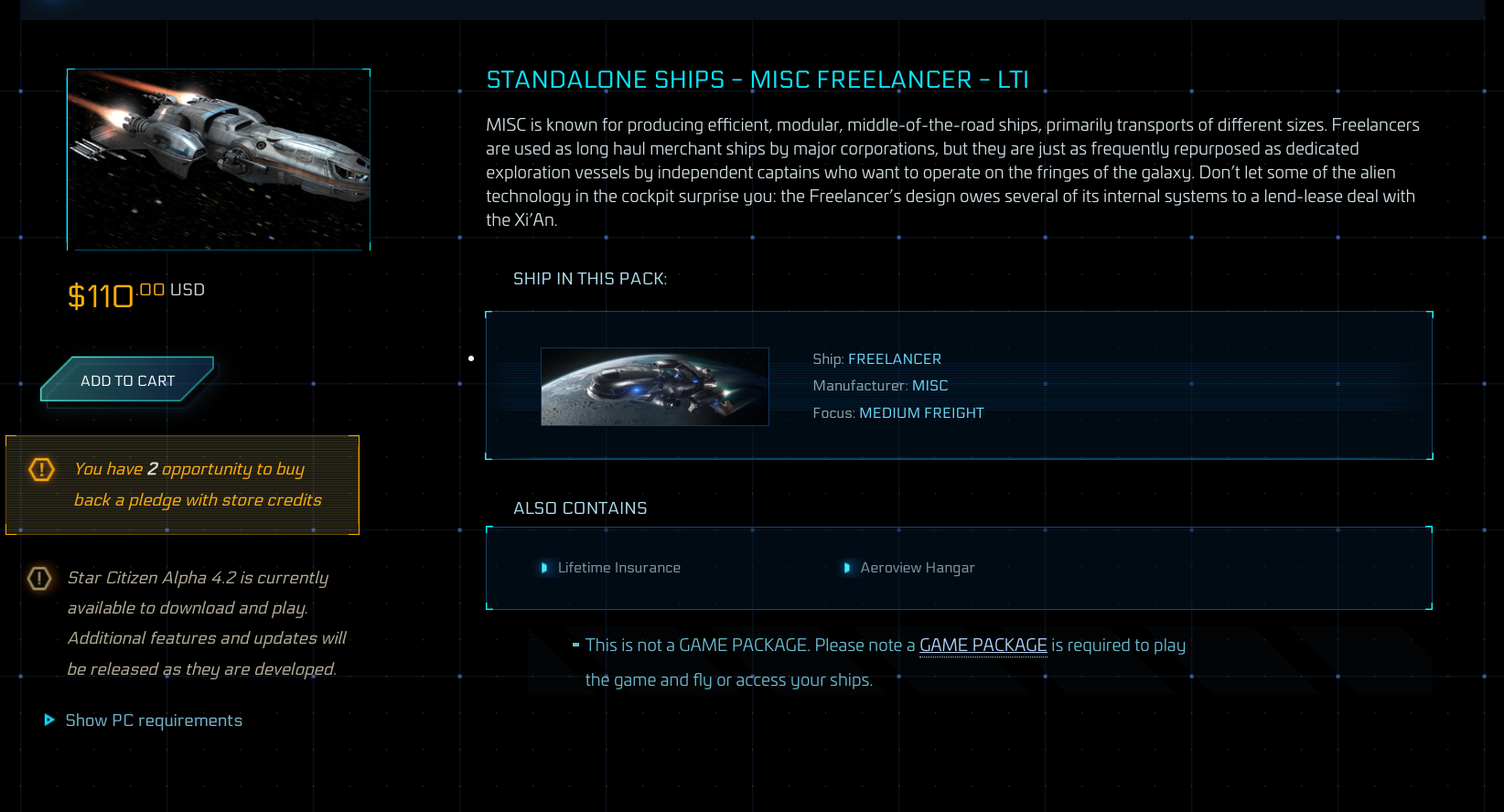Open the Freelancer ship image thumbnail

pos(218,159)
